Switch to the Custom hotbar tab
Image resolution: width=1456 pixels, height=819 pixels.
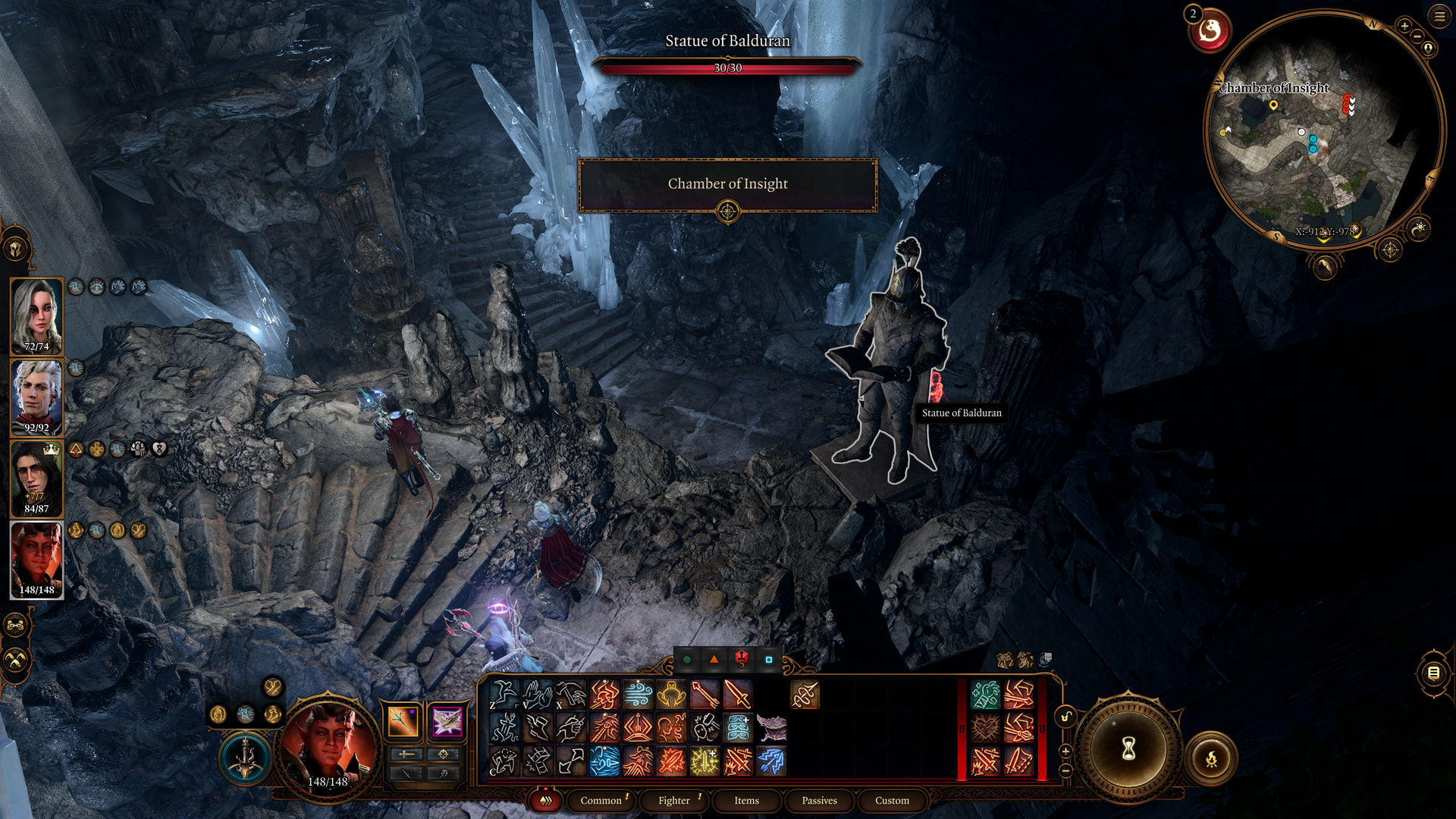coord(892,800)
